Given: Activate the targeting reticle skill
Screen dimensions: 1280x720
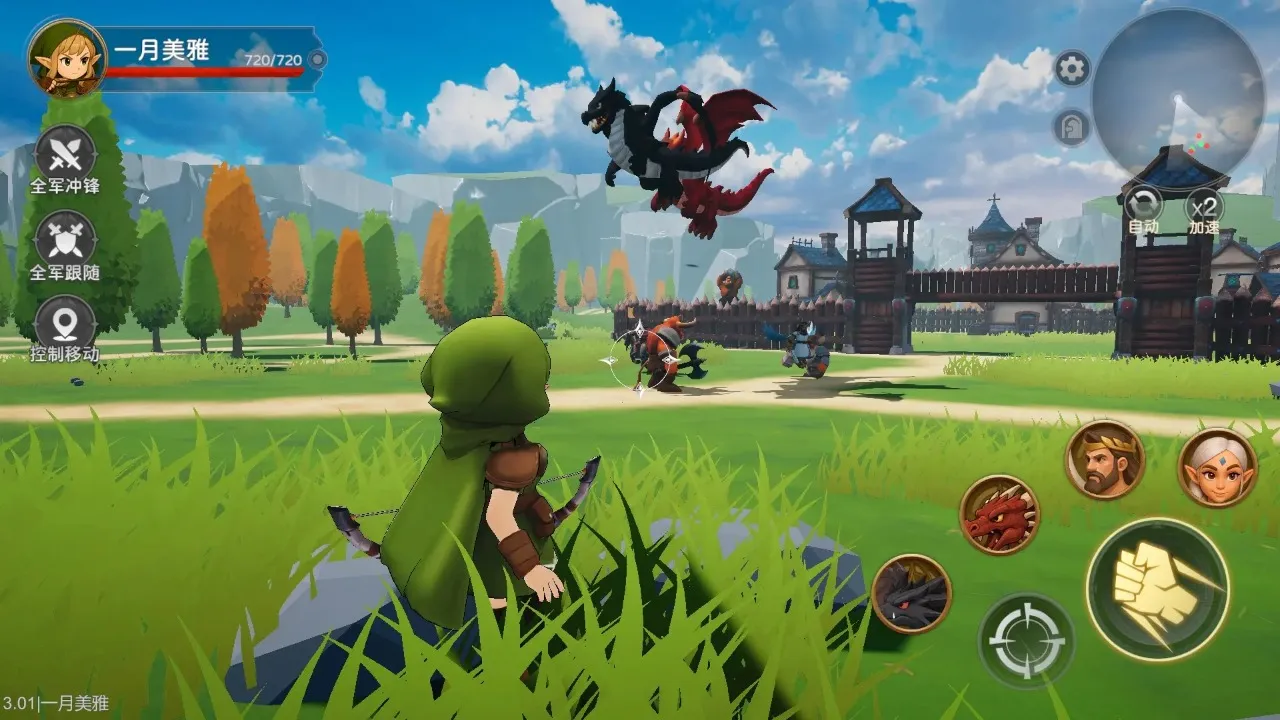Looking at the screenshot, I should tap(1028, 640).
